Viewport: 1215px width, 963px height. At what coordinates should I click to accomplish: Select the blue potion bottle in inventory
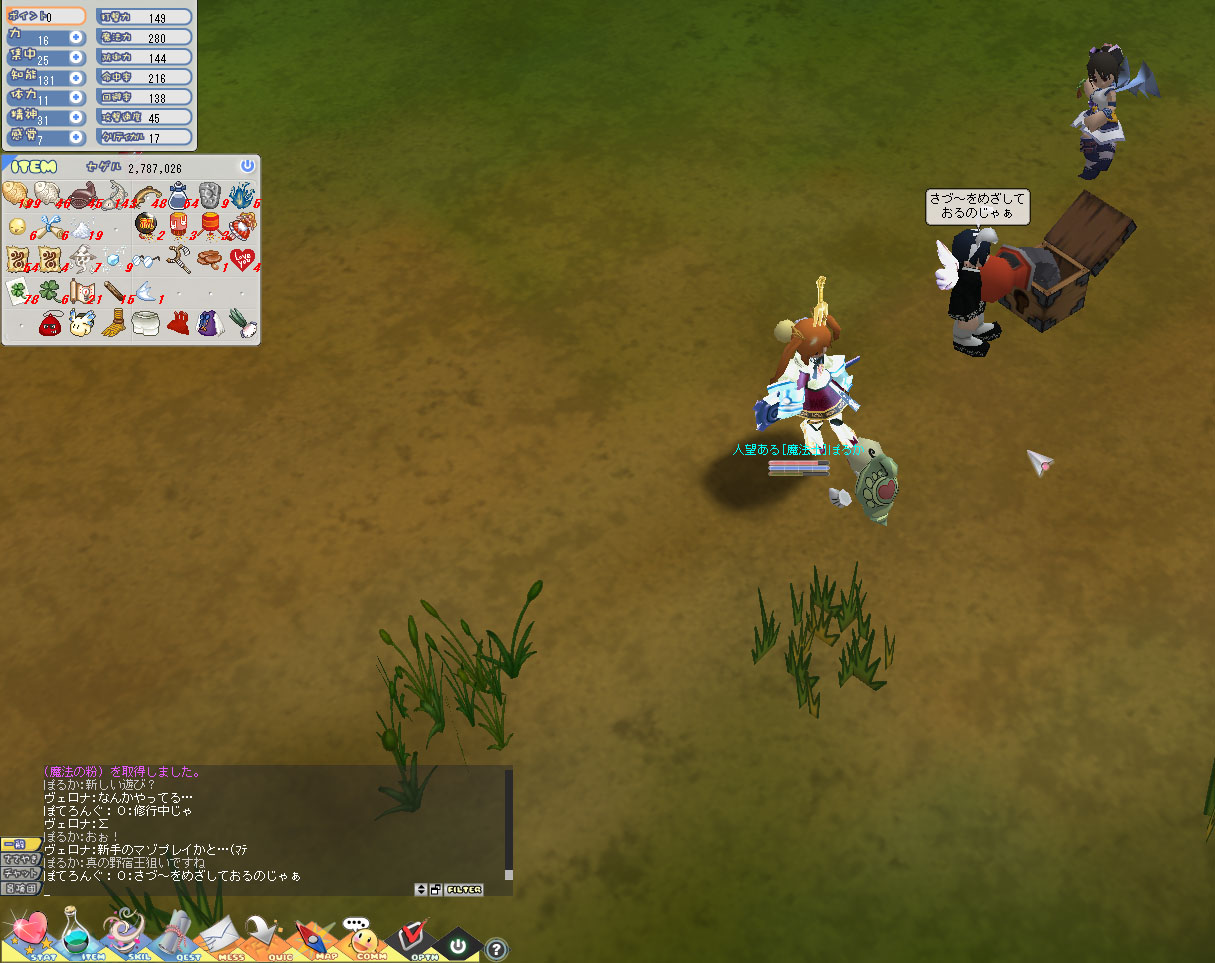(x=179, y=196)
